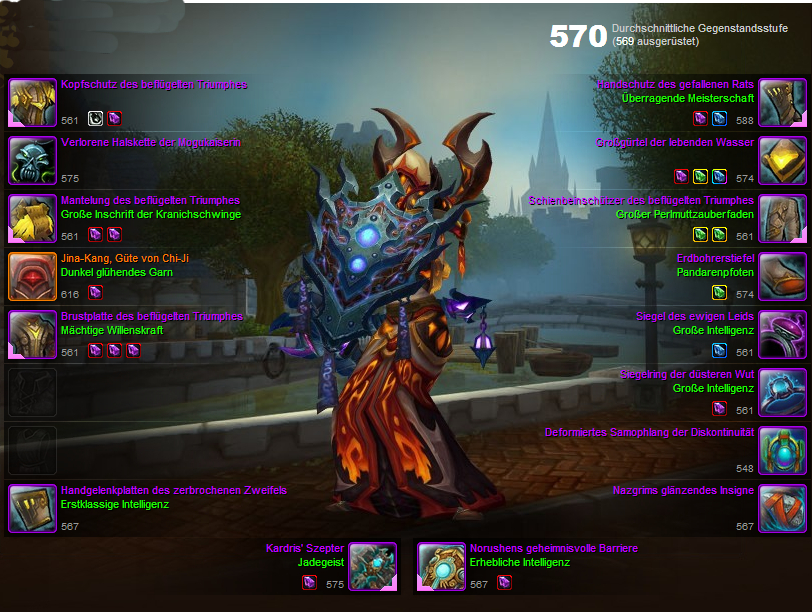The width and height of the screenshot is (812, 615).
Task: Open Mantelung des beflügelten Triumphes shoulder slot
Action: click(x=33, y=218)
